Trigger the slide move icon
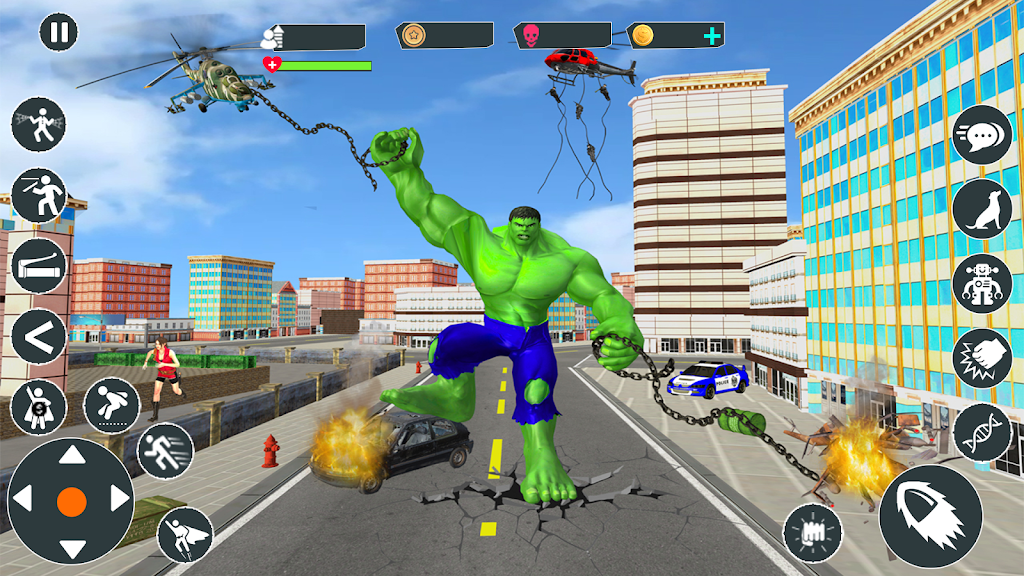The image size is (1024, 576). [112, 404]
